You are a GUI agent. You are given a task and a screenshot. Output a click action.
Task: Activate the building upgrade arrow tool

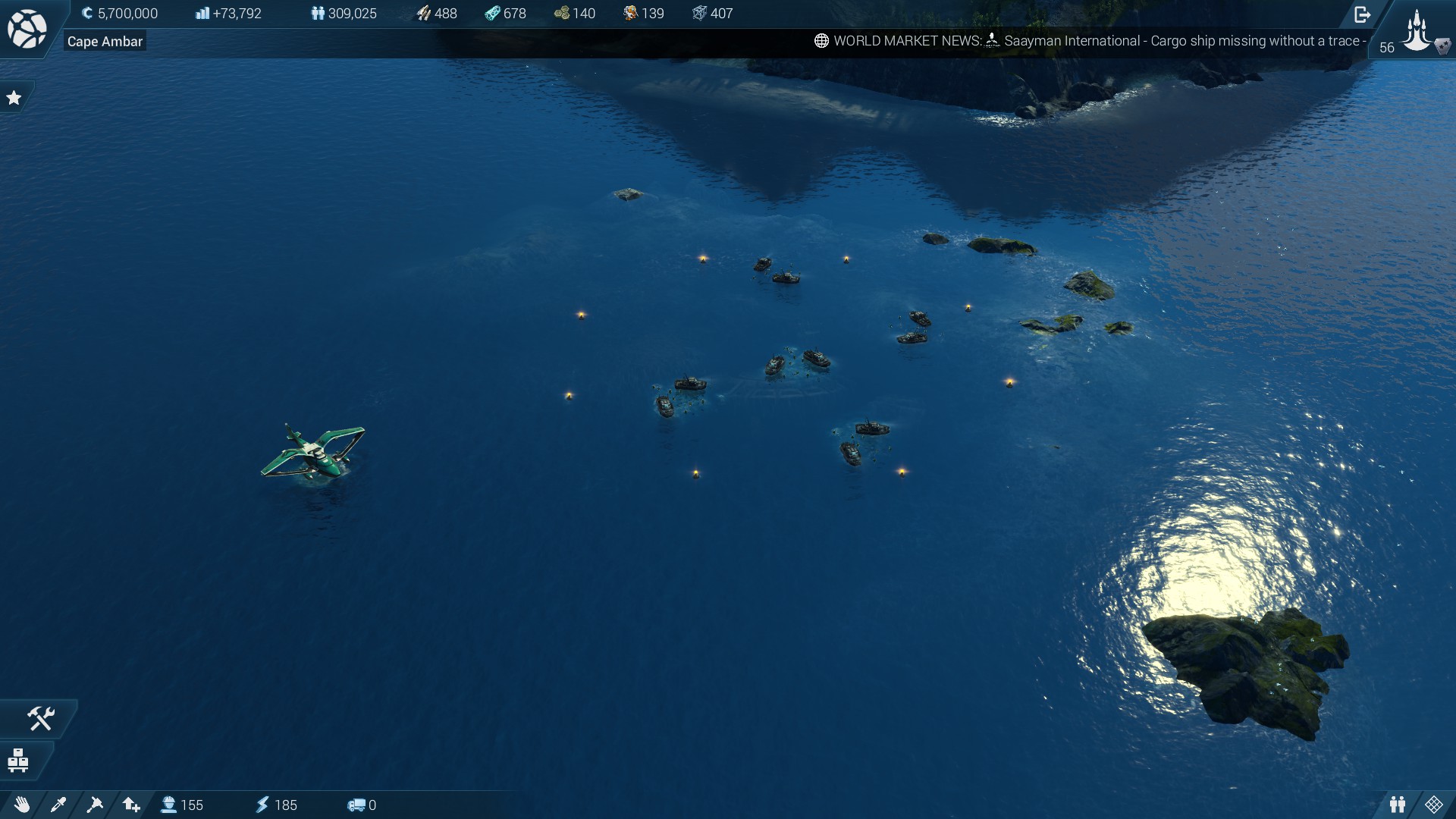tap(131, 805)
